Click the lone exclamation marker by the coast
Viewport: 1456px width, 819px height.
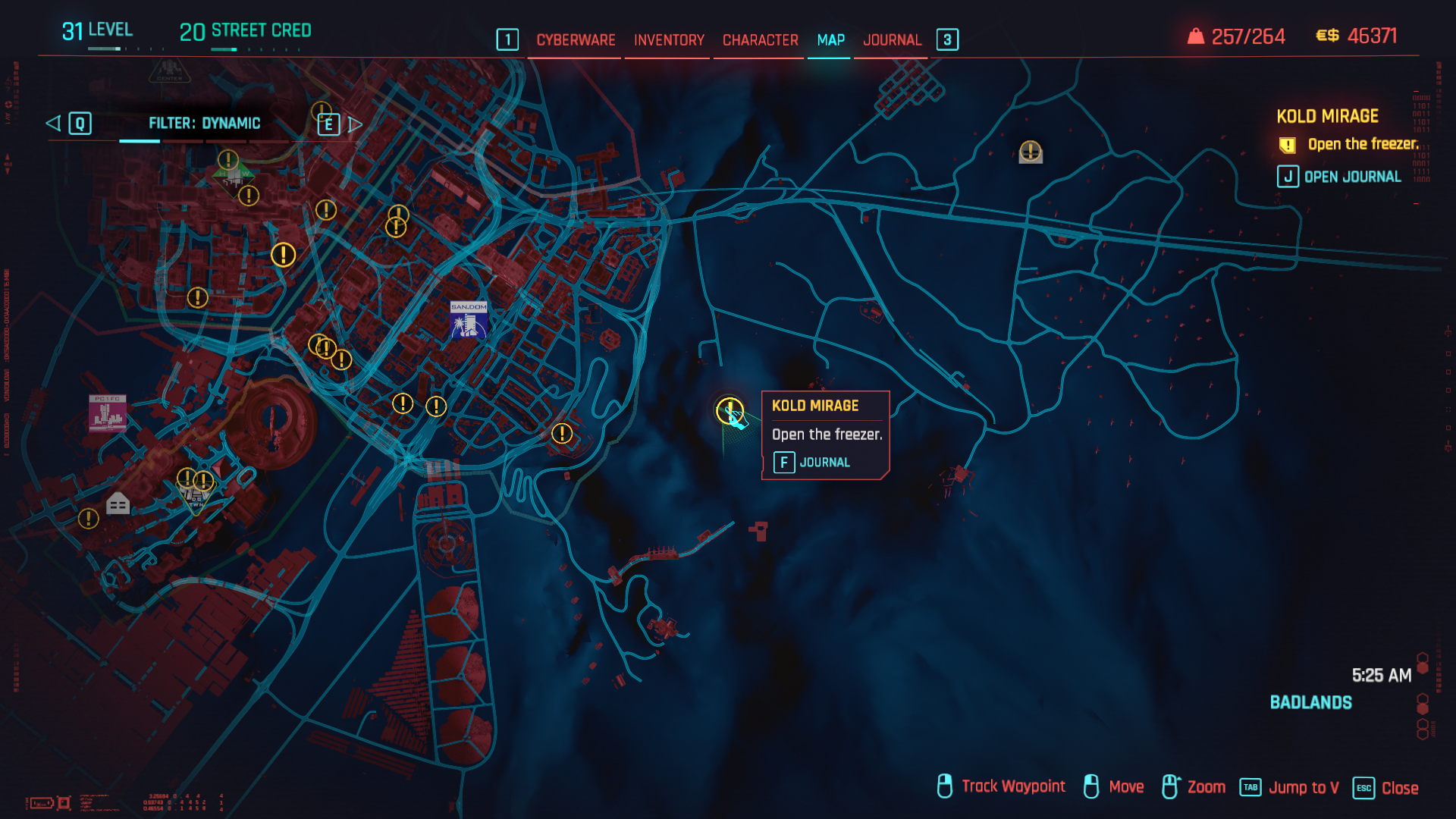[x=562, y=435]
